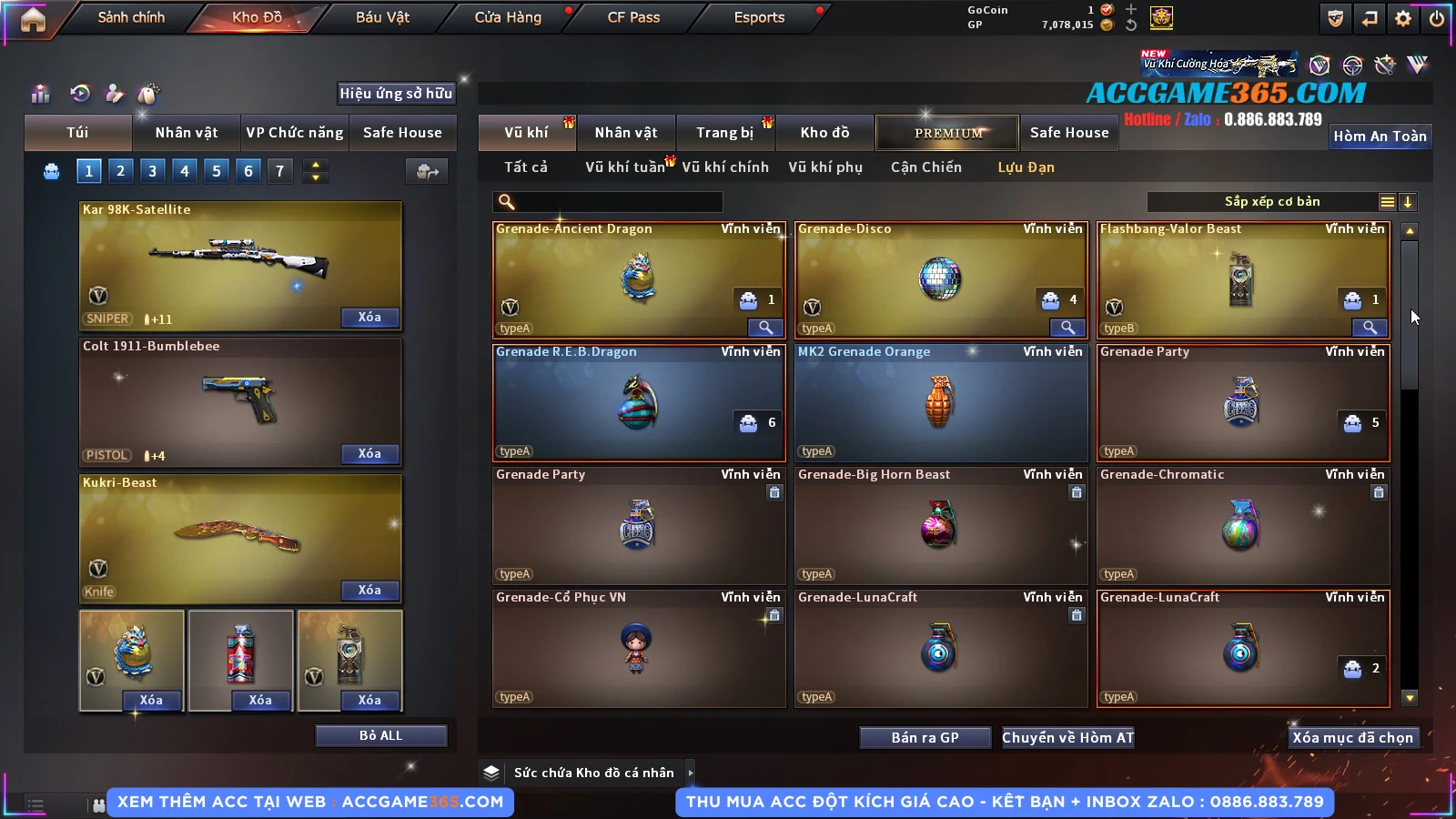Choose the MK2 Grenade Orange item
The image size is (1456, 819).
click(940, 403)
